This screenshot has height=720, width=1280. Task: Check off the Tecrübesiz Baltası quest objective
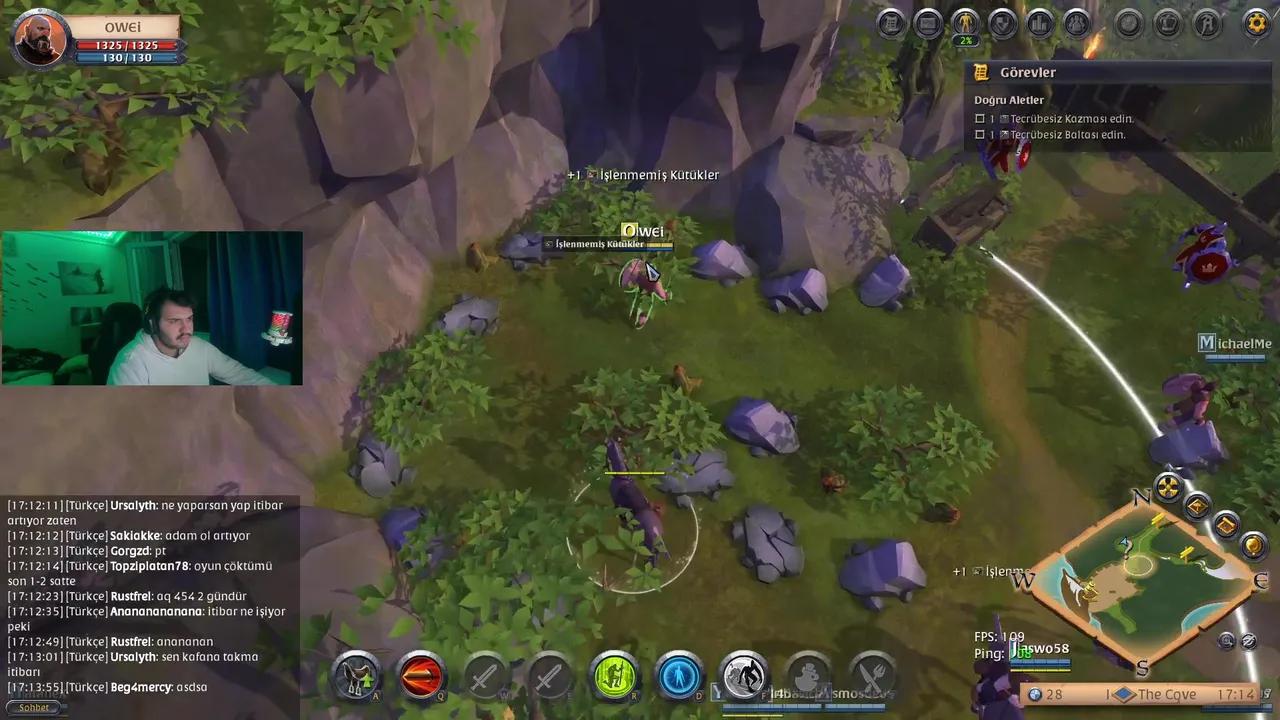[x=980, y=134]
